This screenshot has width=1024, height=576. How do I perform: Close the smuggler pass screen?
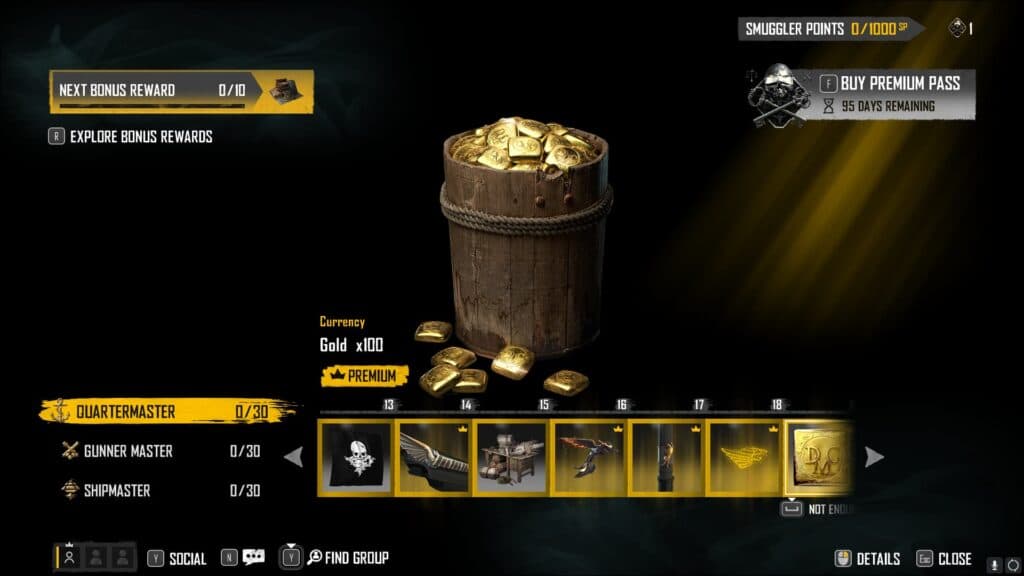click(945, 559)
